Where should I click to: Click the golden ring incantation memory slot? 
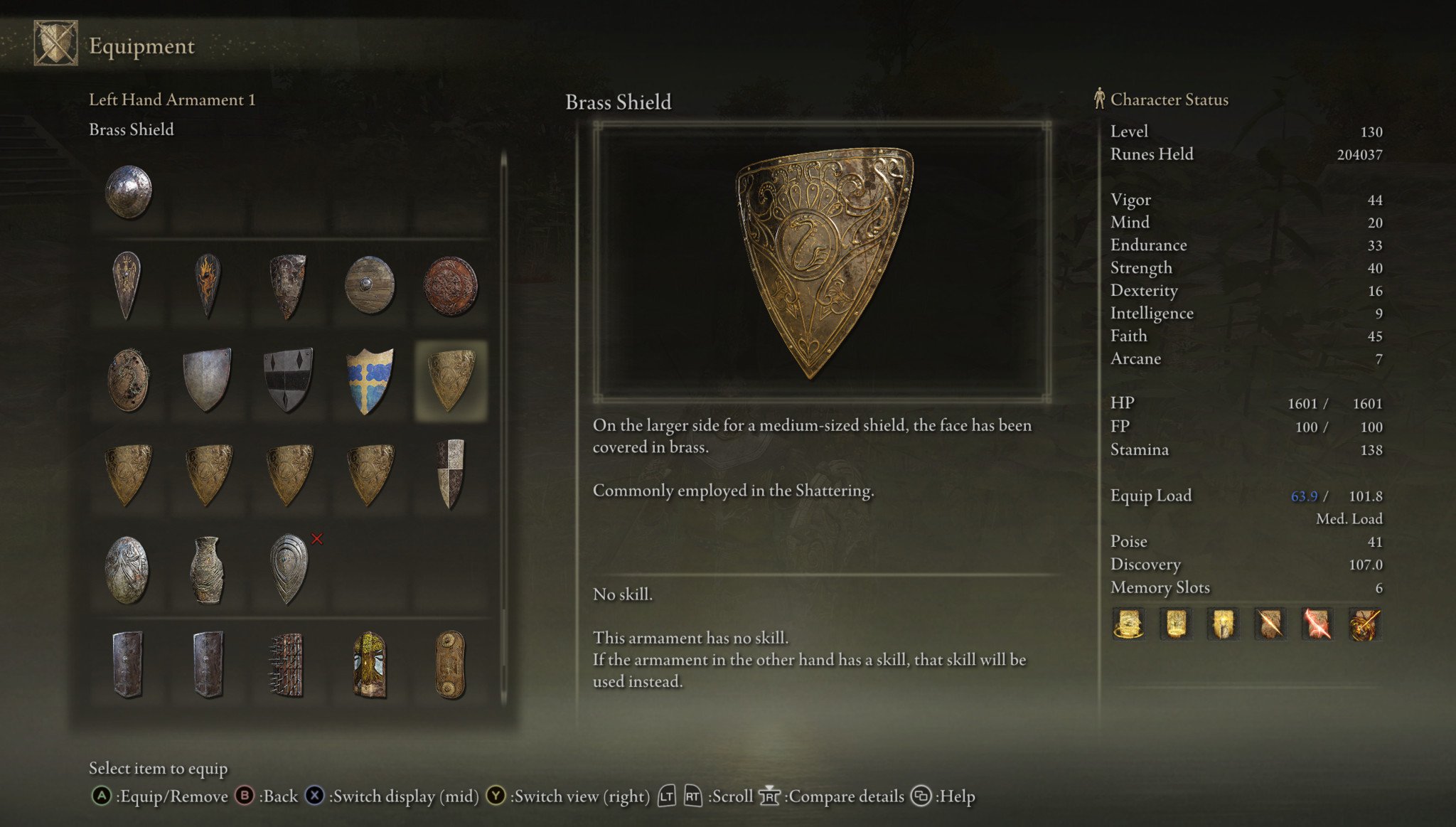1128,624
